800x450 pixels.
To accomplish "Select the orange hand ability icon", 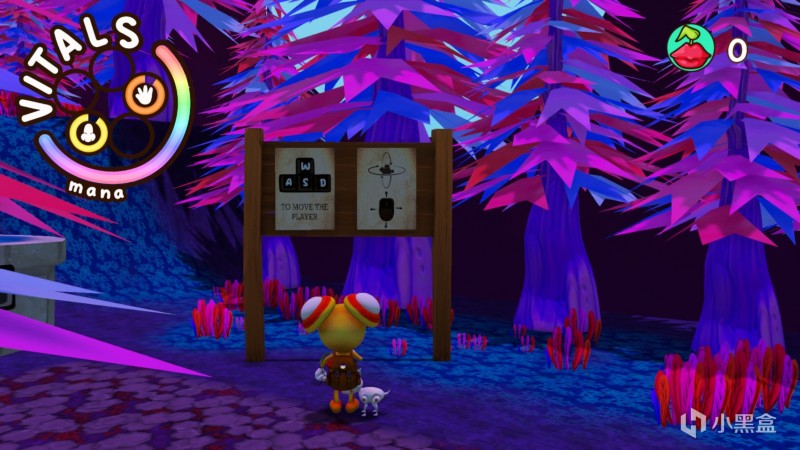I will coord(140,96).
